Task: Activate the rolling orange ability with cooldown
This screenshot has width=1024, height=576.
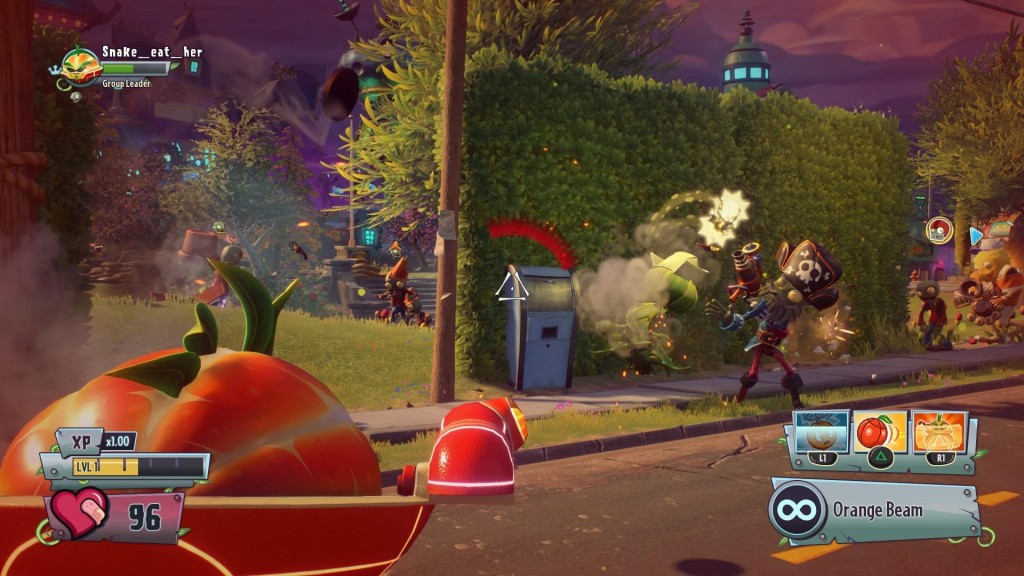Action: tap(821, 432)
